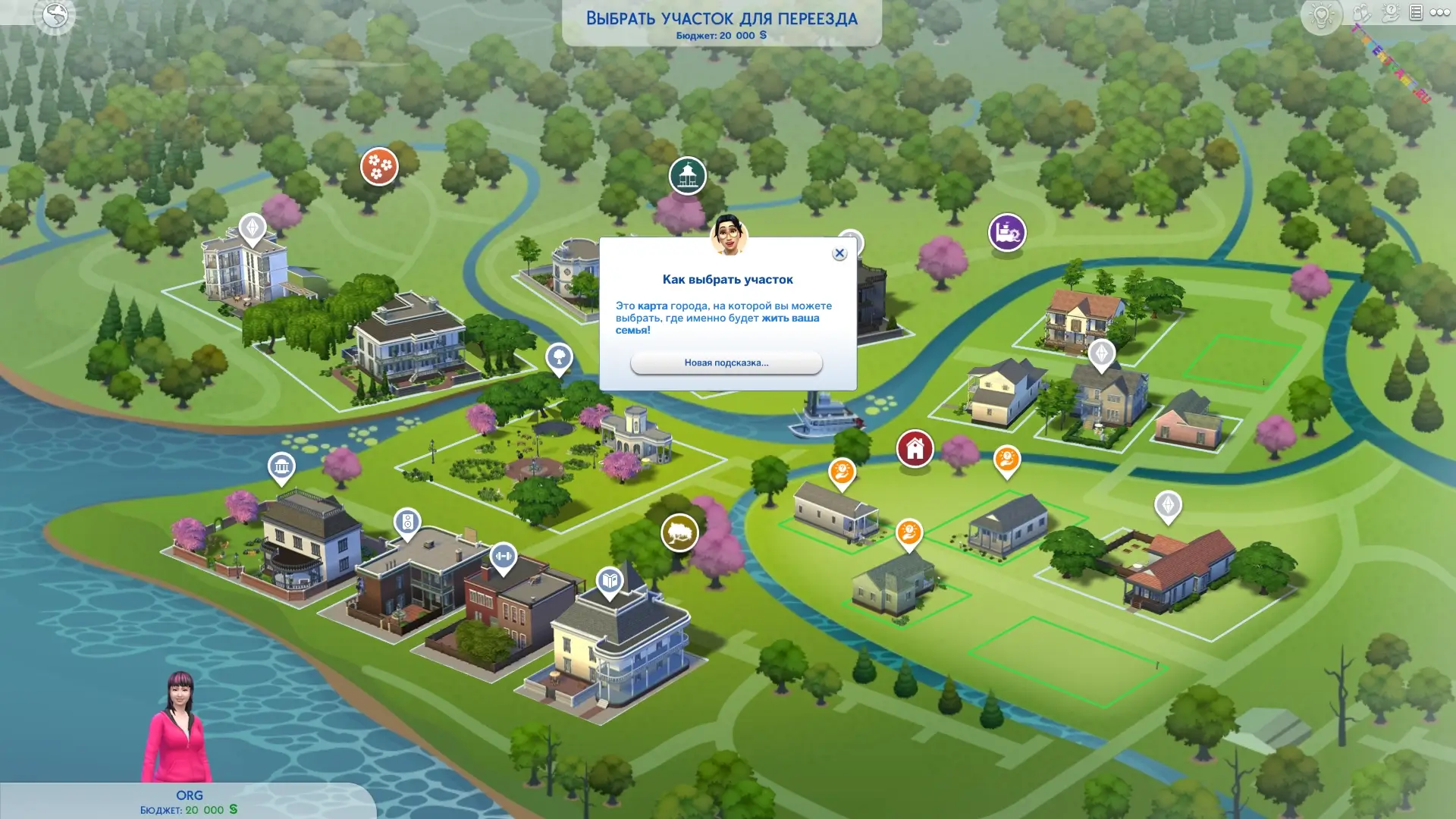Screen dimensions: 1456x819
Task: Select the dumbbell gym marker
Action: click(x=503, y=557)
